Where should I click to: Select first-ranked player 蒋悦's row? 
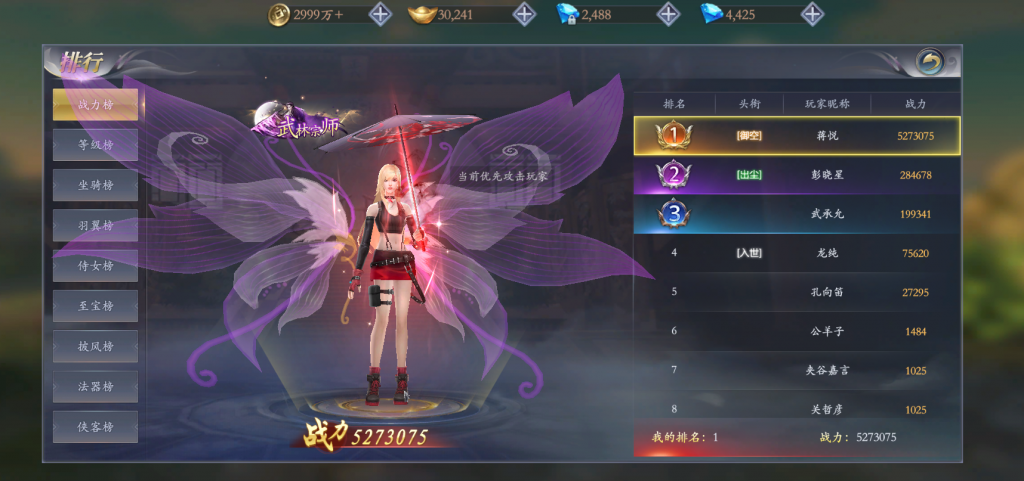coord(797,135)
